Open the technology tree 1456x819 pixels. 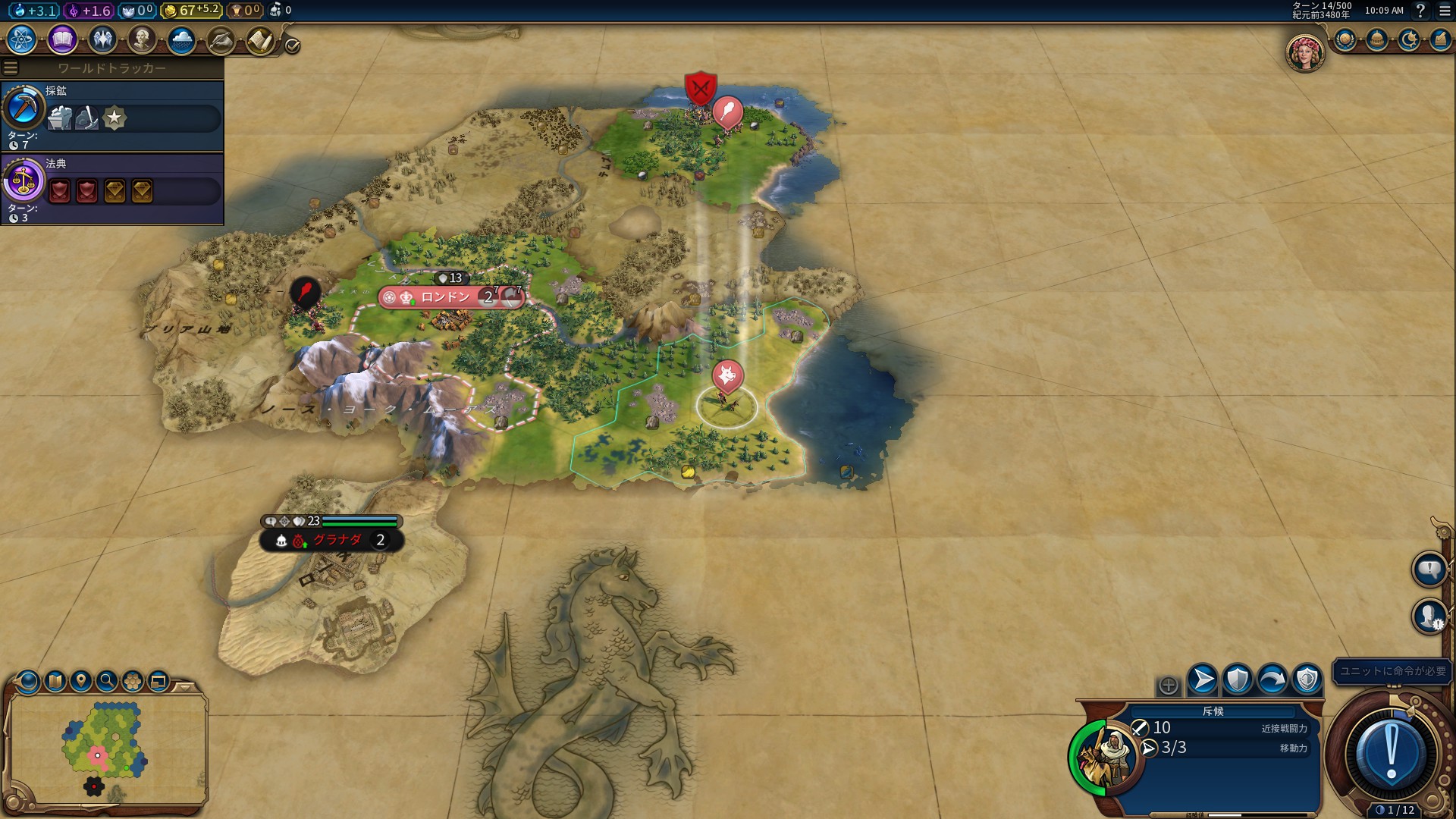[x=22, y=39]
